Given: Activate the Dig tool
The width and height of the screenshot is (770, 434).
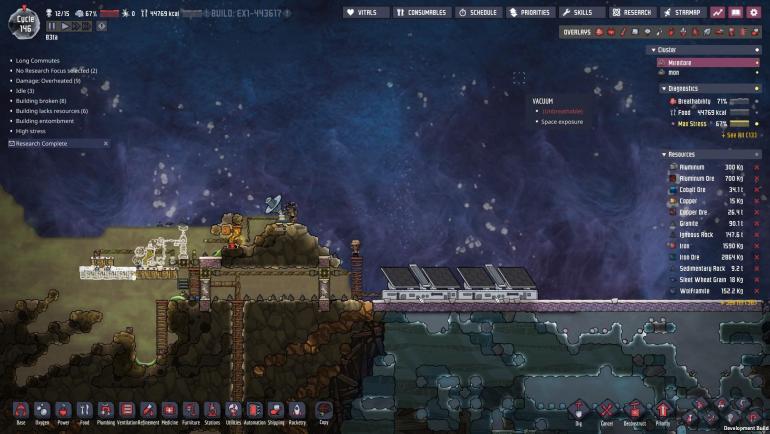Looking at the screenshot, I should coord(578,411).
